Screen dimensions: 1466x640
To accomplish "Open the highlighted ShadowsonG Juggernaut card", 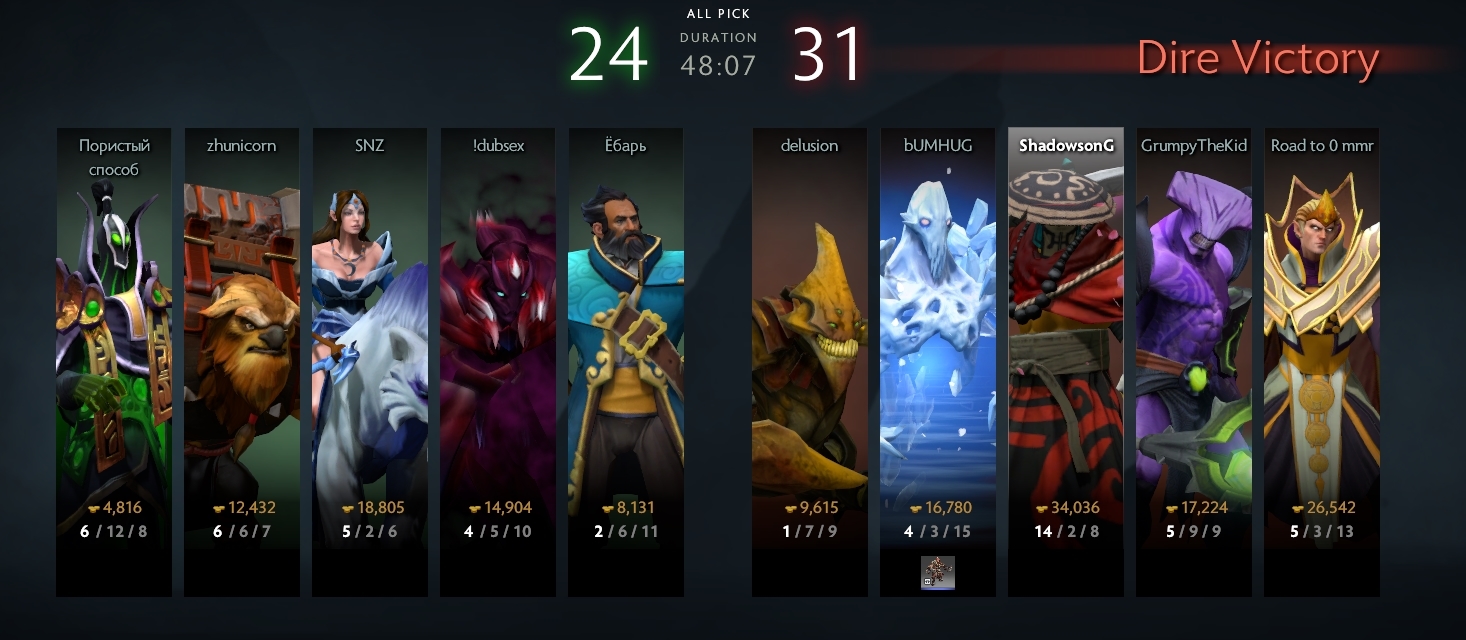I will coord(1065,340).
